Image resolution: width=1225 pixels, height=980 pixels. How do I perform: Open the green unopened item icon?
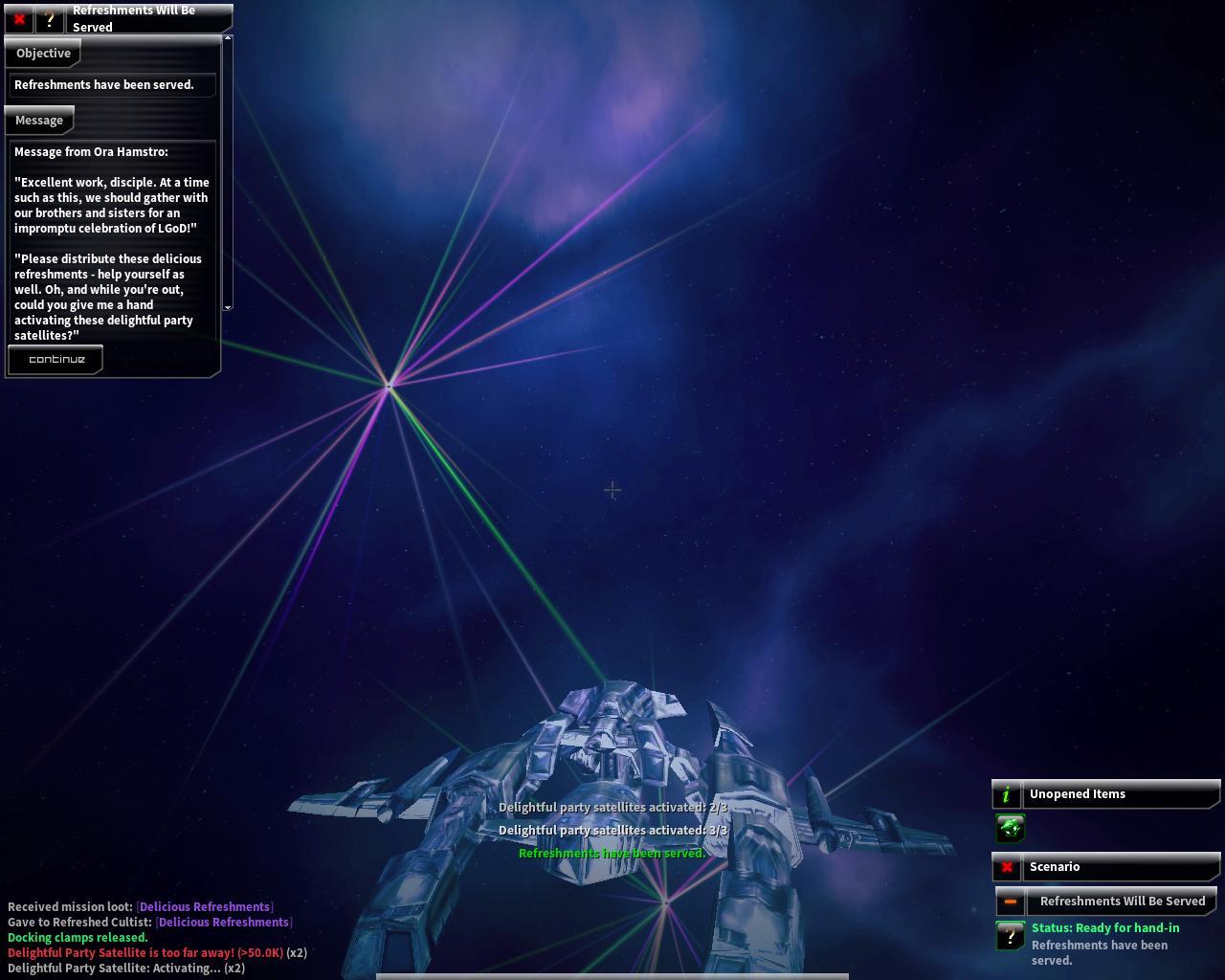[x=1011, y=828]
